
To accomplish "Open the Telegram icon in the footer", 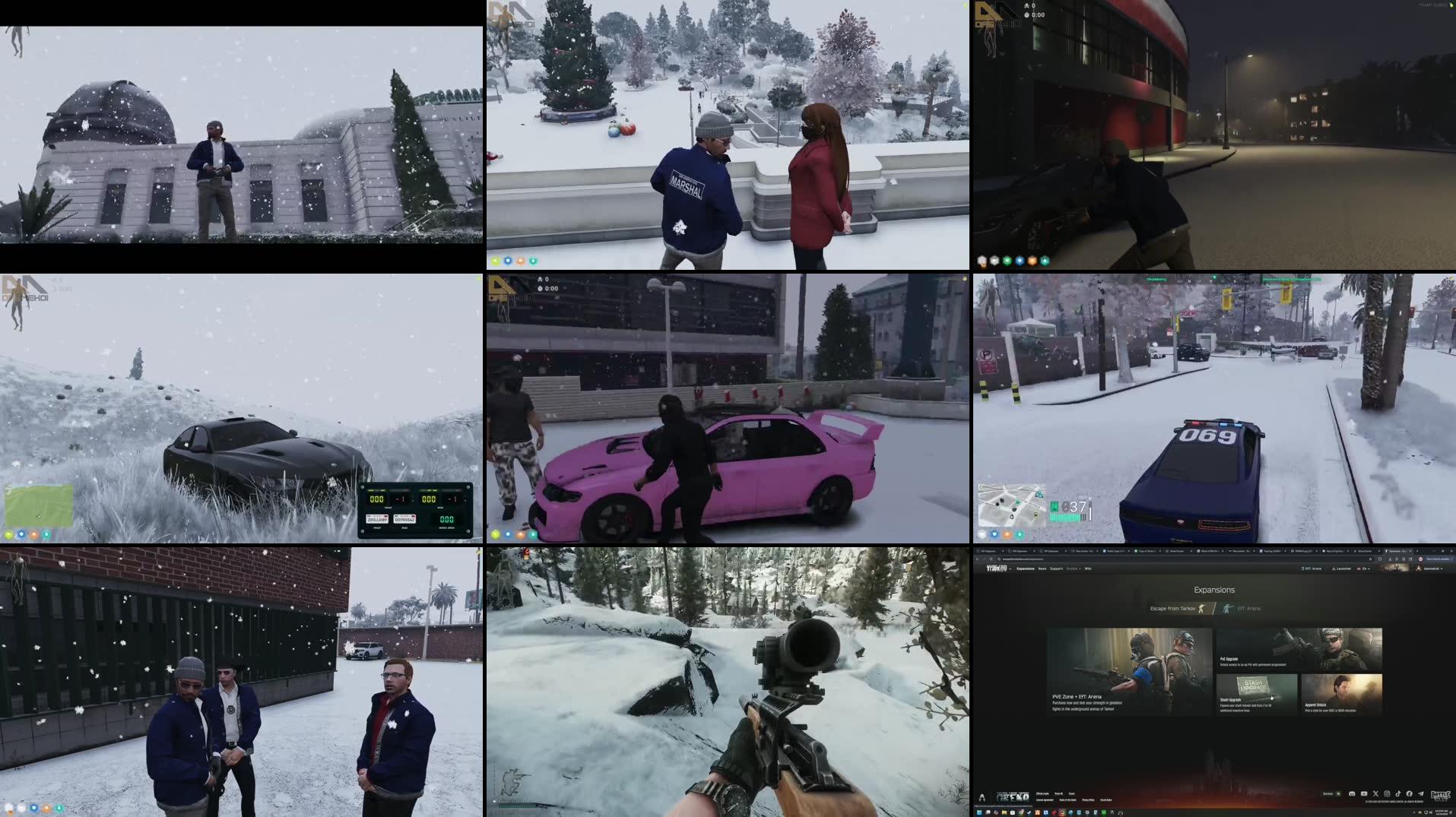I will [1420, 794].
